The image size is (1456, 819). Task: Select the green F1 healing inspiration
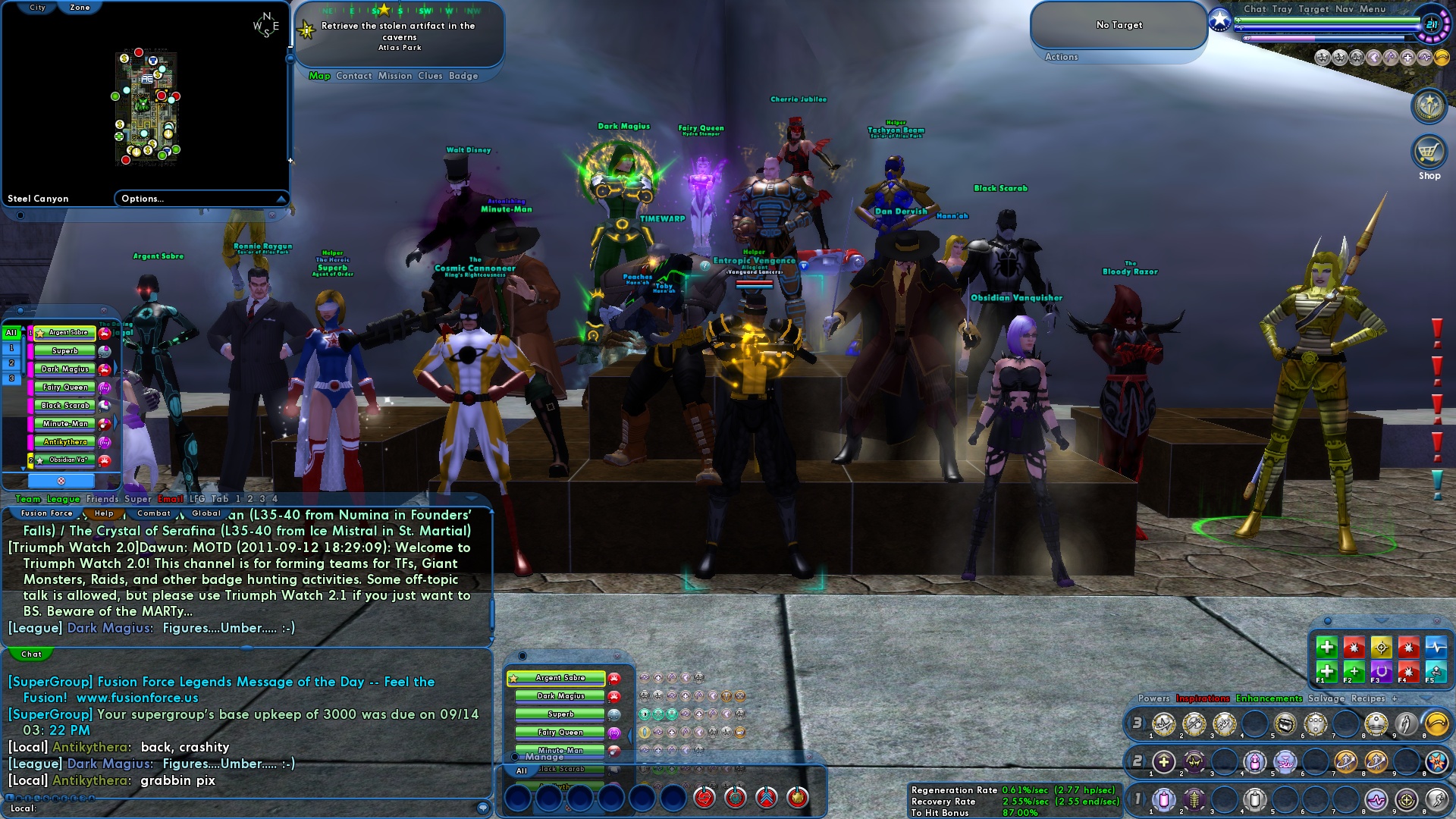tap(1327, 673)
